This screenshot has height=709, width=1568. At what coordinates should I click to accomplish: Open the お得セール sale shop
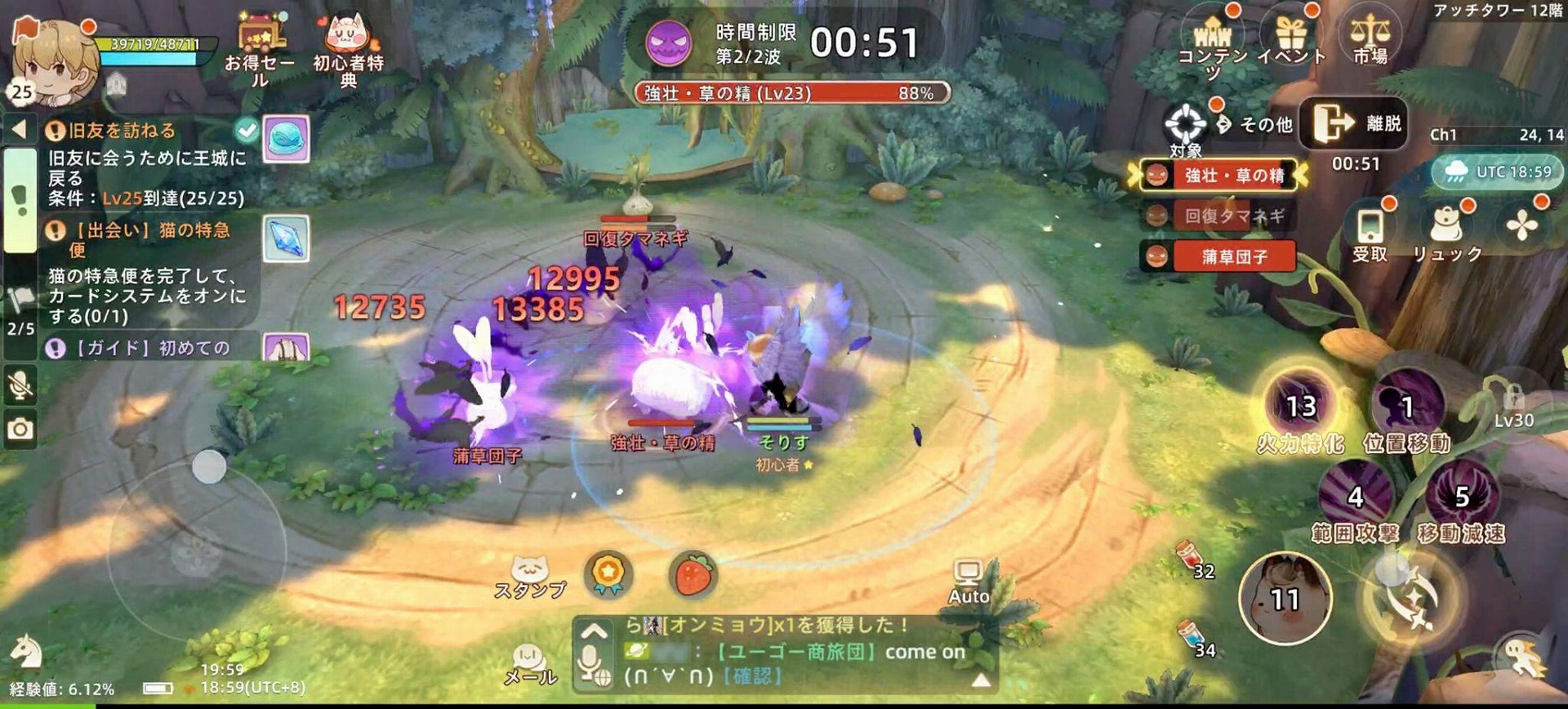[260, 47]
